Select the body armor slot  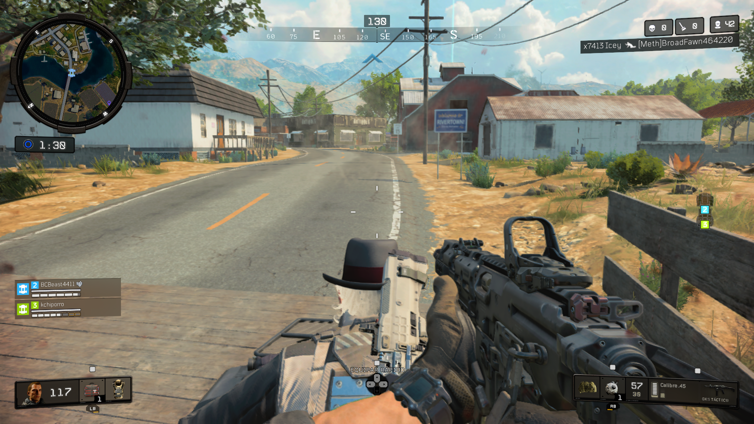[118, 389]
